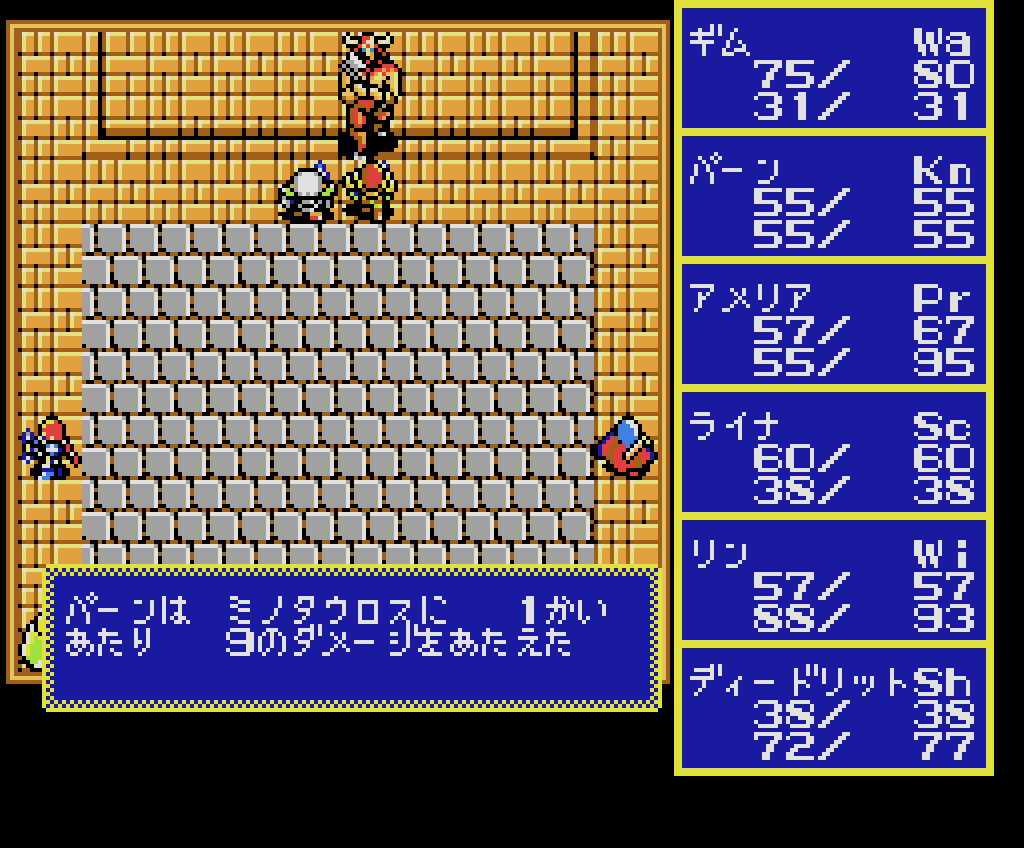Select Parn's knight status panel

833,200
